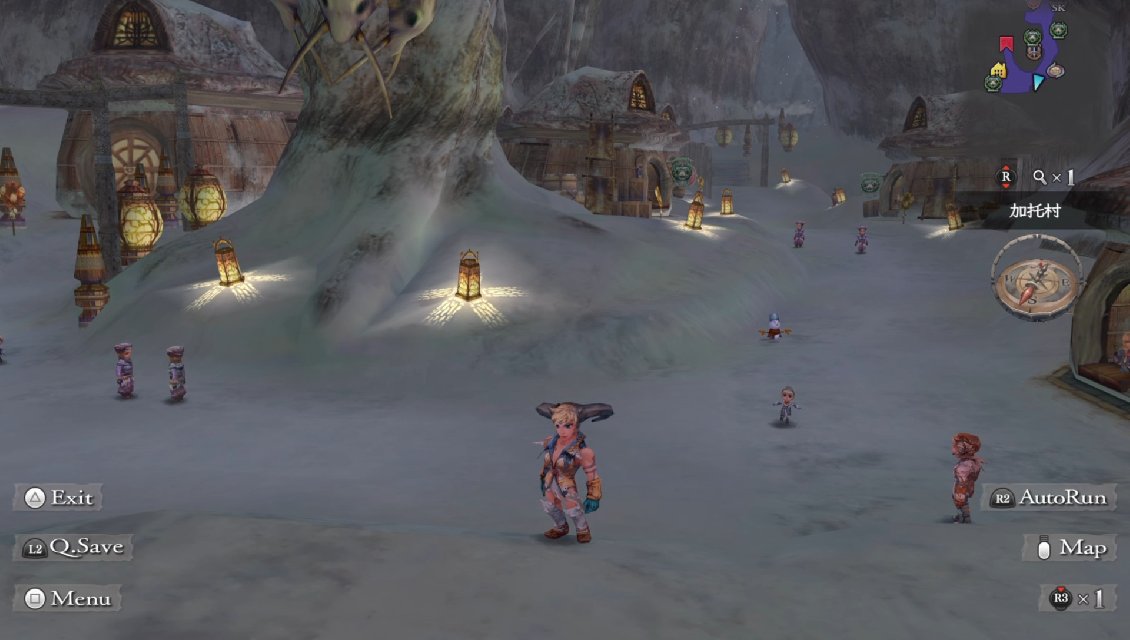Select the yellow house marker on minimap
This screenshot has width=1130, height=640.
click(997, 69)
